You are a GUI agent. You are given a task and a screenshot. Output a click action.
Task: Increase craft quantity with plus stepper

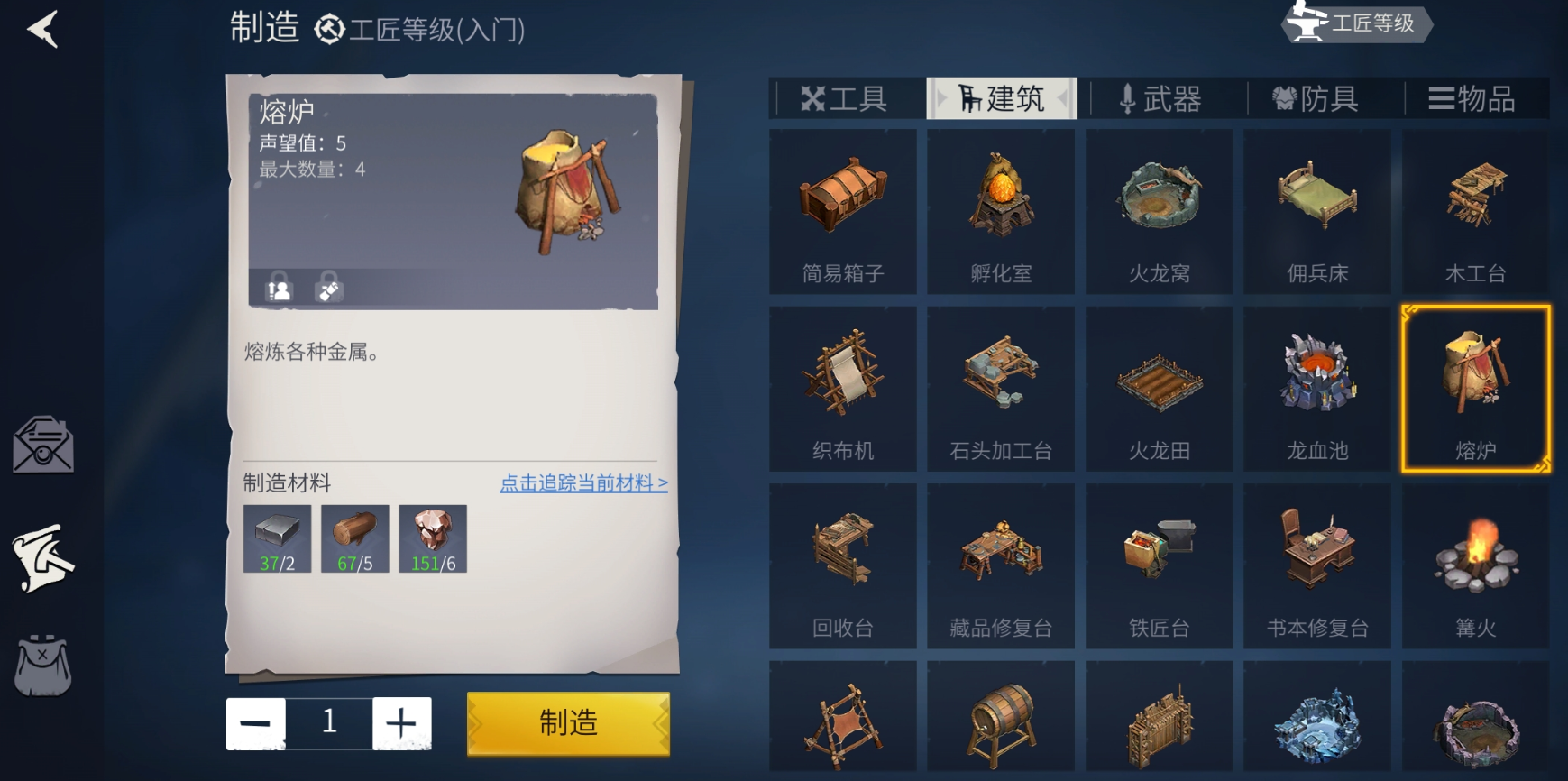click(402, 722)
